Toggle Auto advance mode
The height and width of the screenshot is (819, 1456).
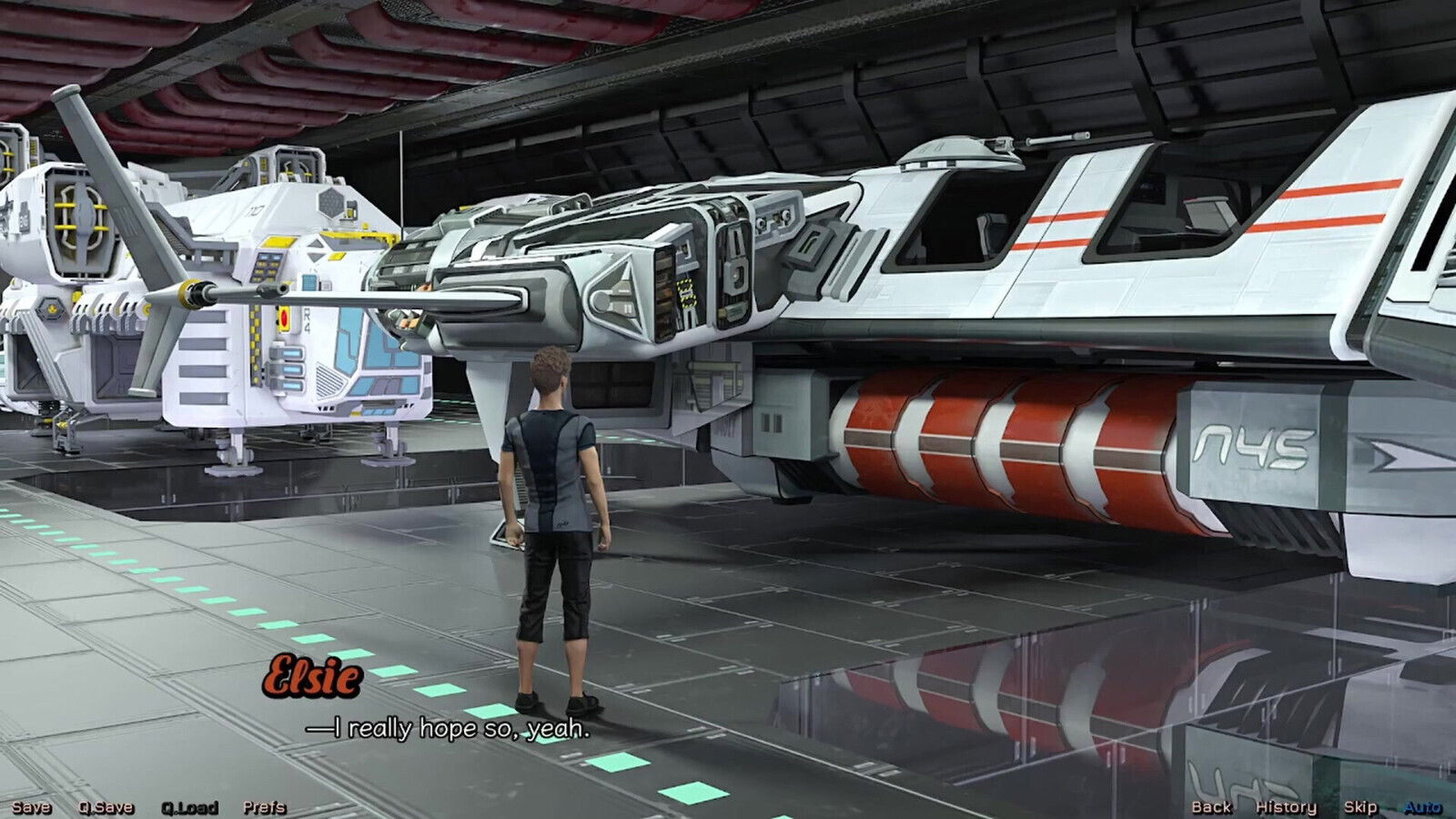tap(1422, 807)
